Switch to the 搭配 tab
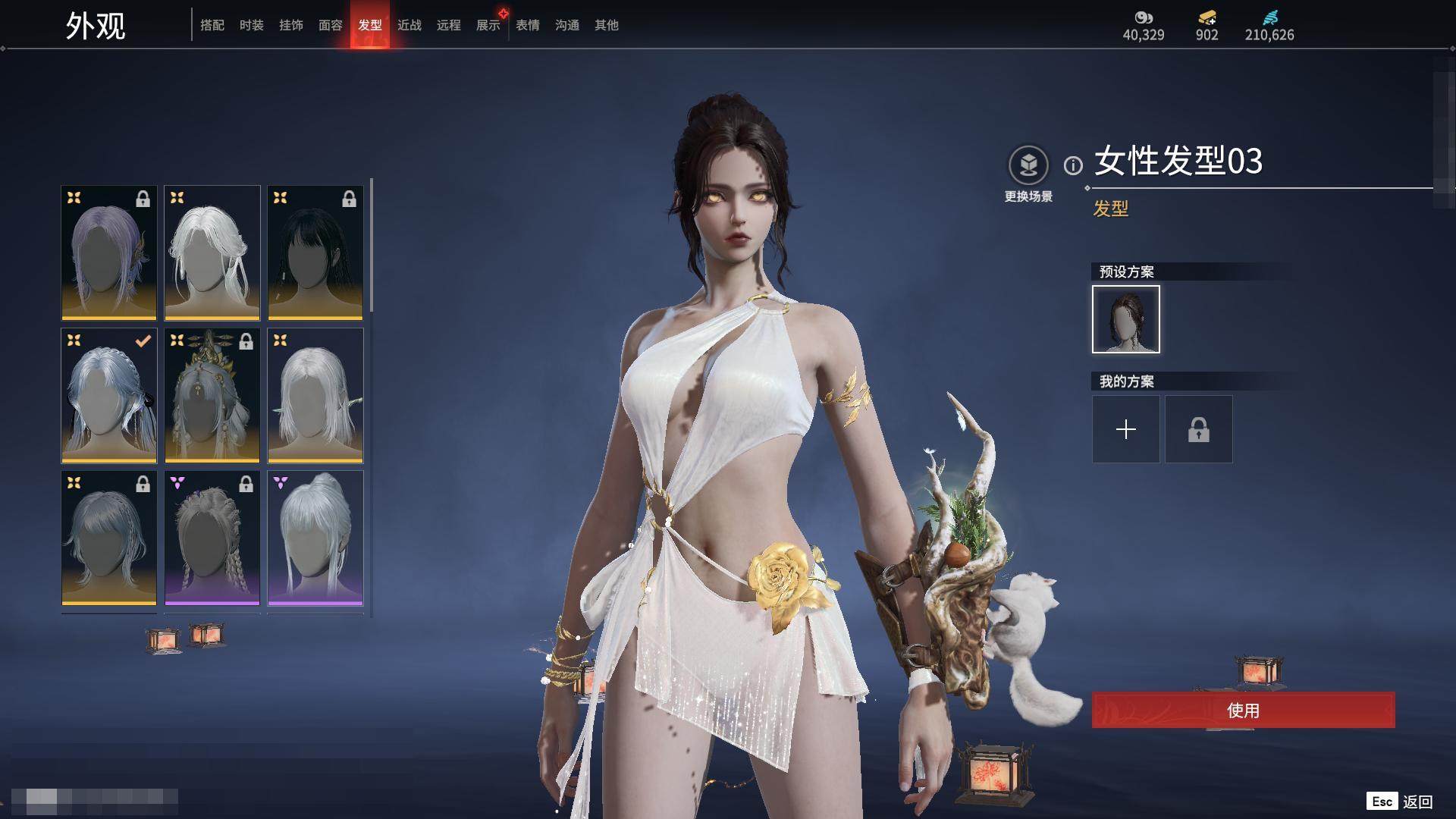The width and height of the screenshot is (1456, 819). (212, 25)
